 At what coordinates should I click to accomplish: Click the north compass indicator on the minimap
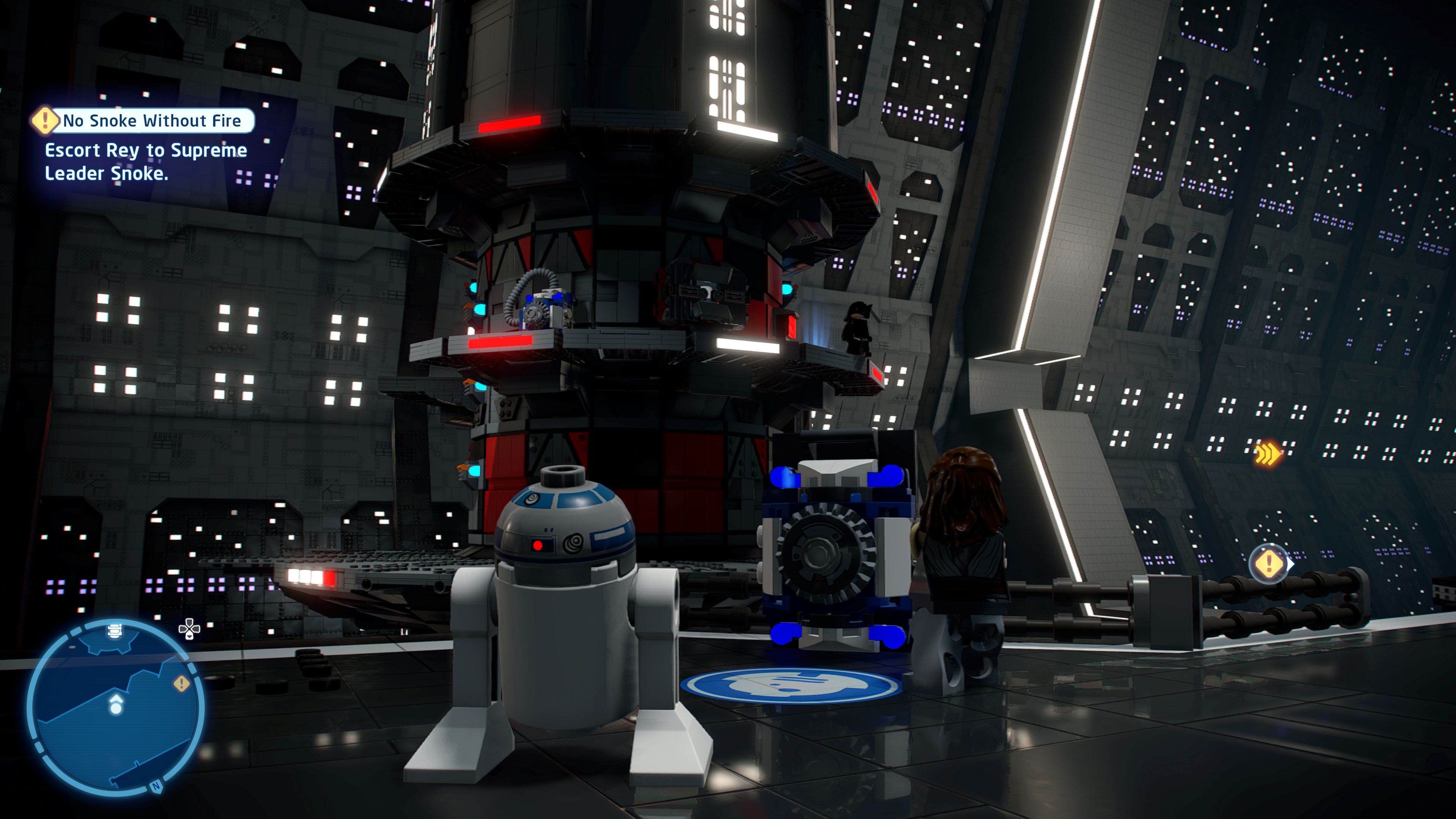tap(156, 786)
